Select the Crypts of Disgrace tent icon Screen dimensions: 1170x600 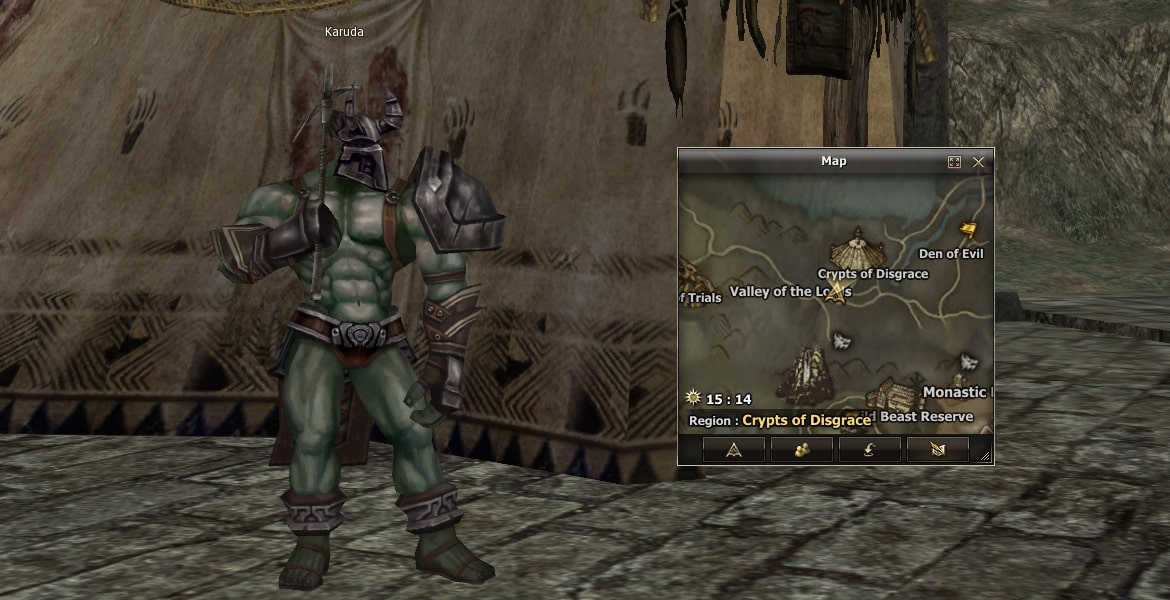(x=859, y=246)
